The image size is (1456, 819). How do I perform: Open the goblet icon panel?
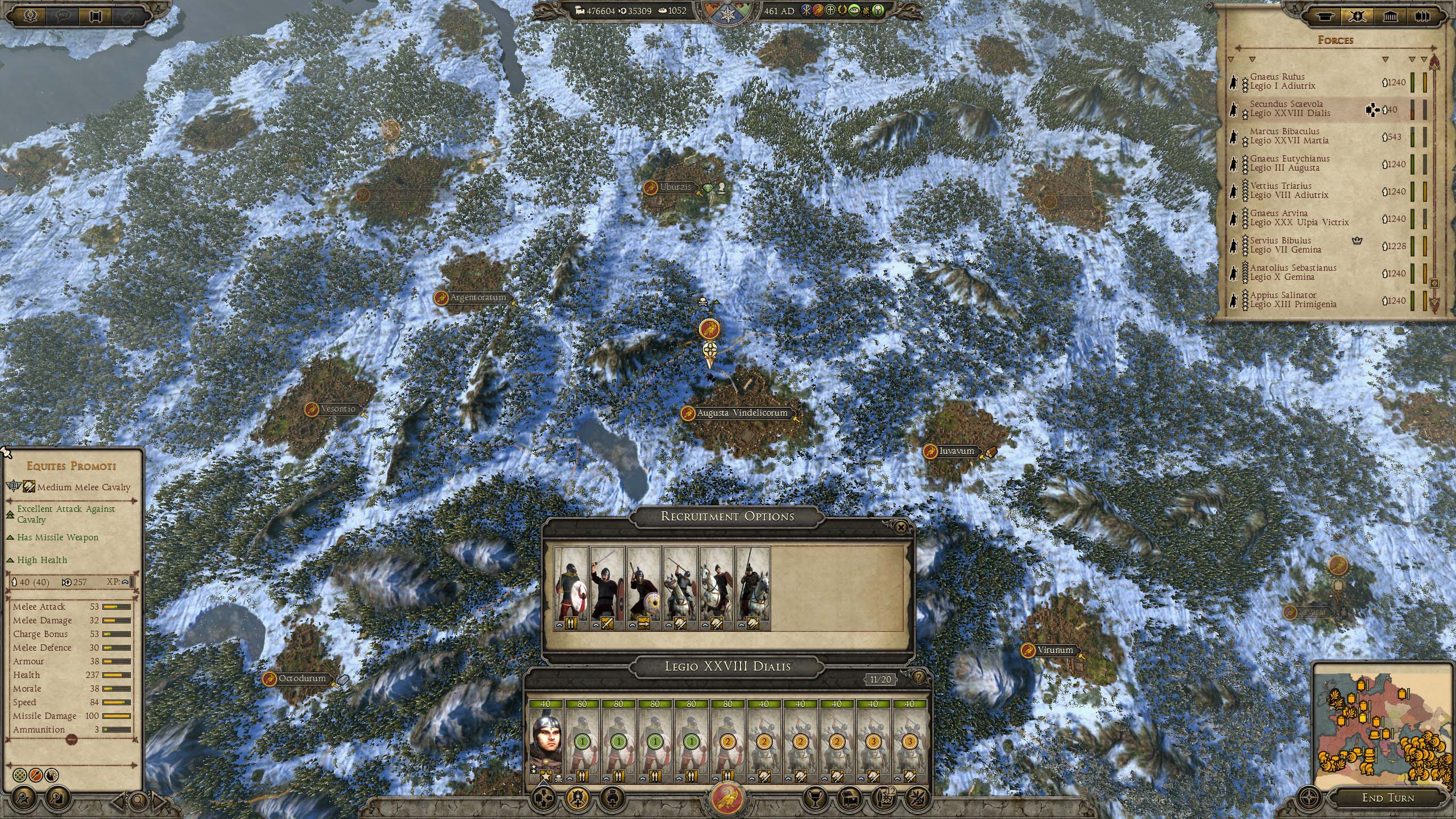(816, 797)
